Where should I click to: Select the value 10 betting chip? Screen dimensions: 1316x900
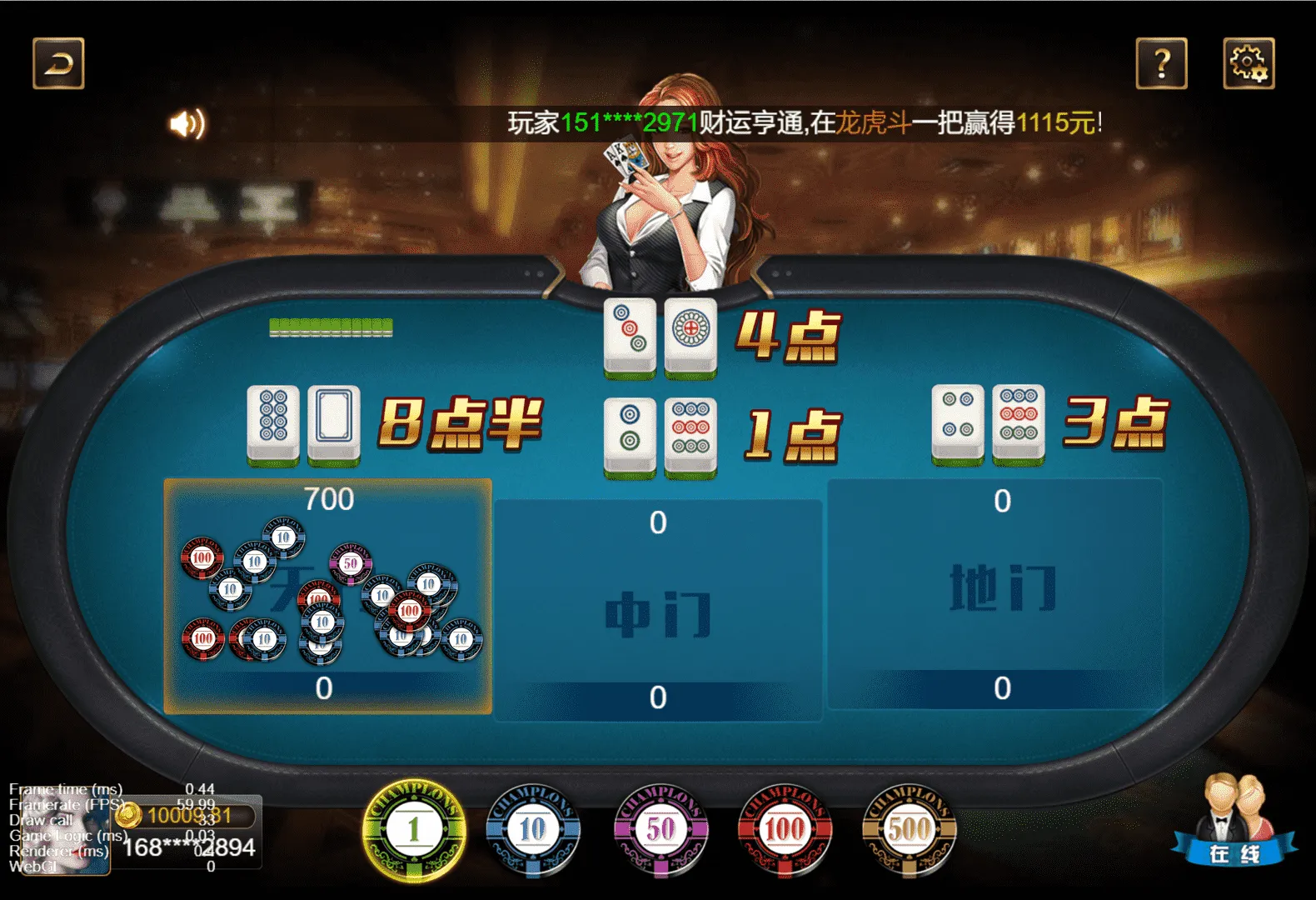[534, 827]
